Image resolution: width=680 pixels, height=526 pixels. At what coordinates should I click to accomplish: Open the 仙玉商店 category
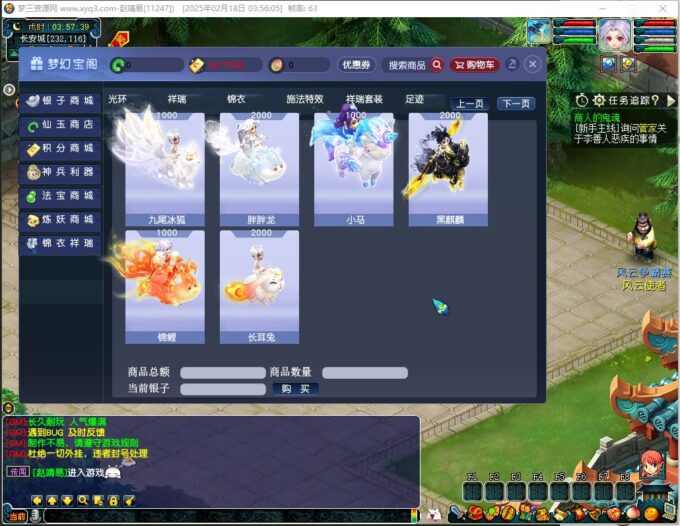(60, 125)
